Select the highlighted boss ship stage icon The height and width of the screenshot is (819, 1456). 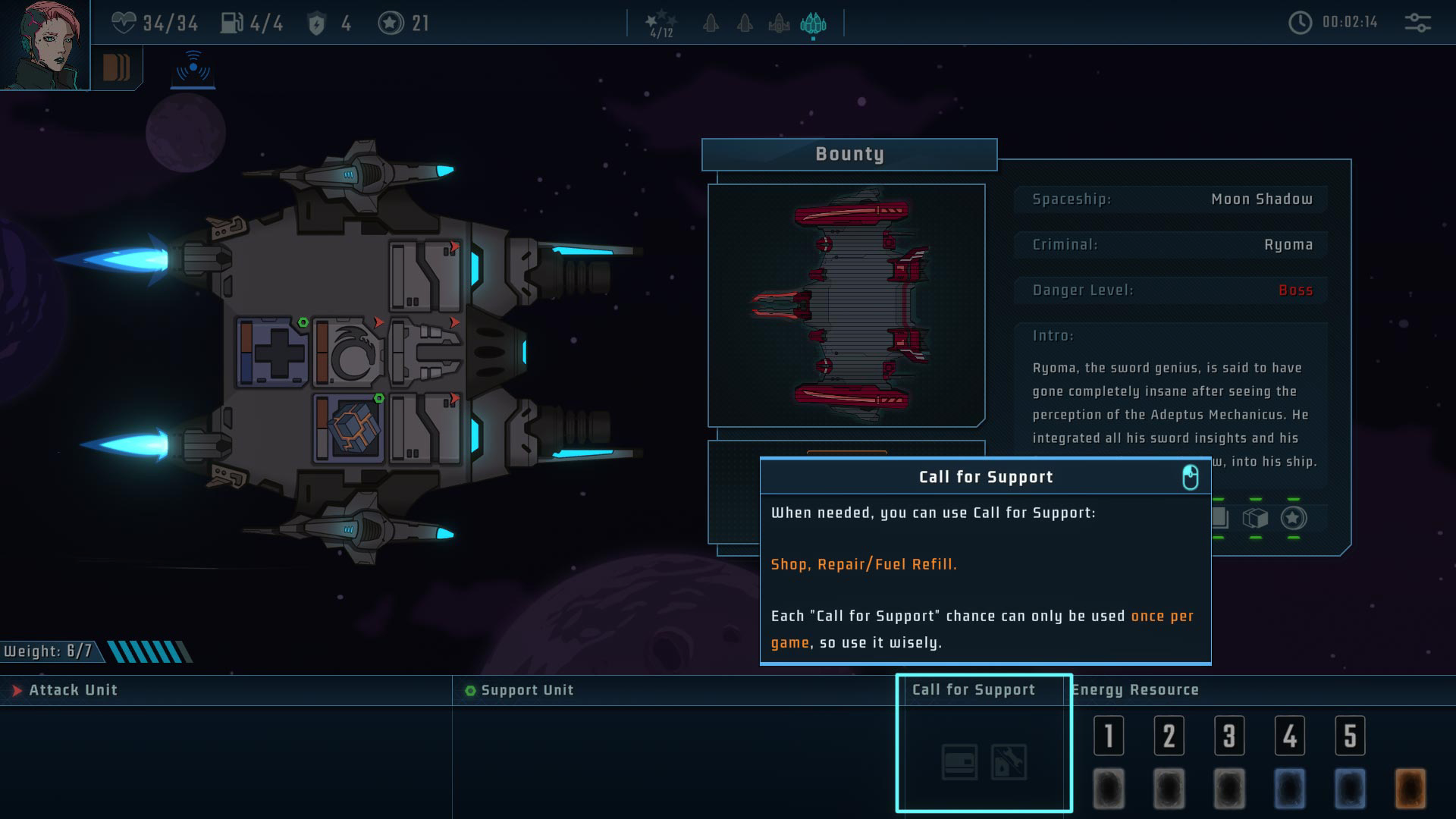pyautogui.click(x=813, y=24)
